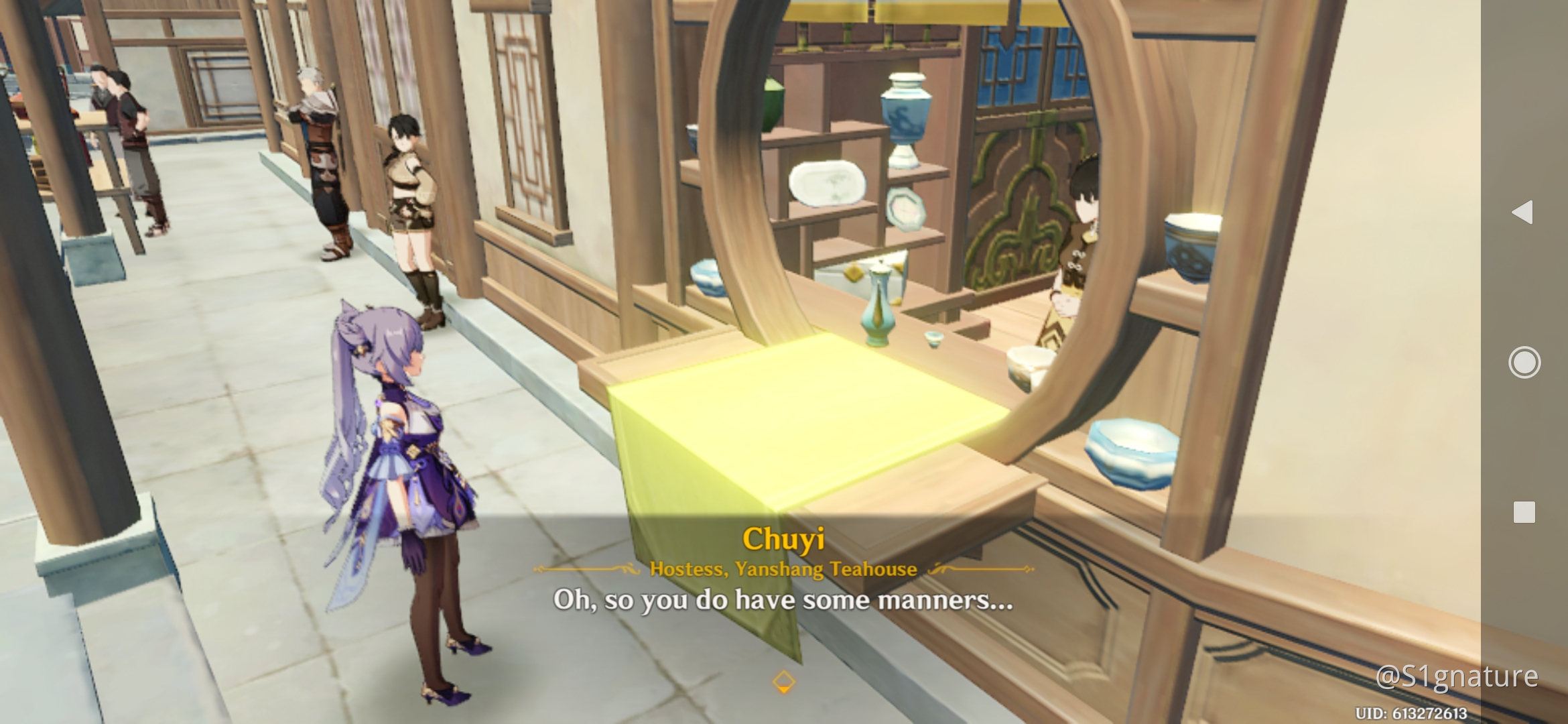Tap the Android back triangle button
The image size is (1568, 724).
coord(1522,212)
